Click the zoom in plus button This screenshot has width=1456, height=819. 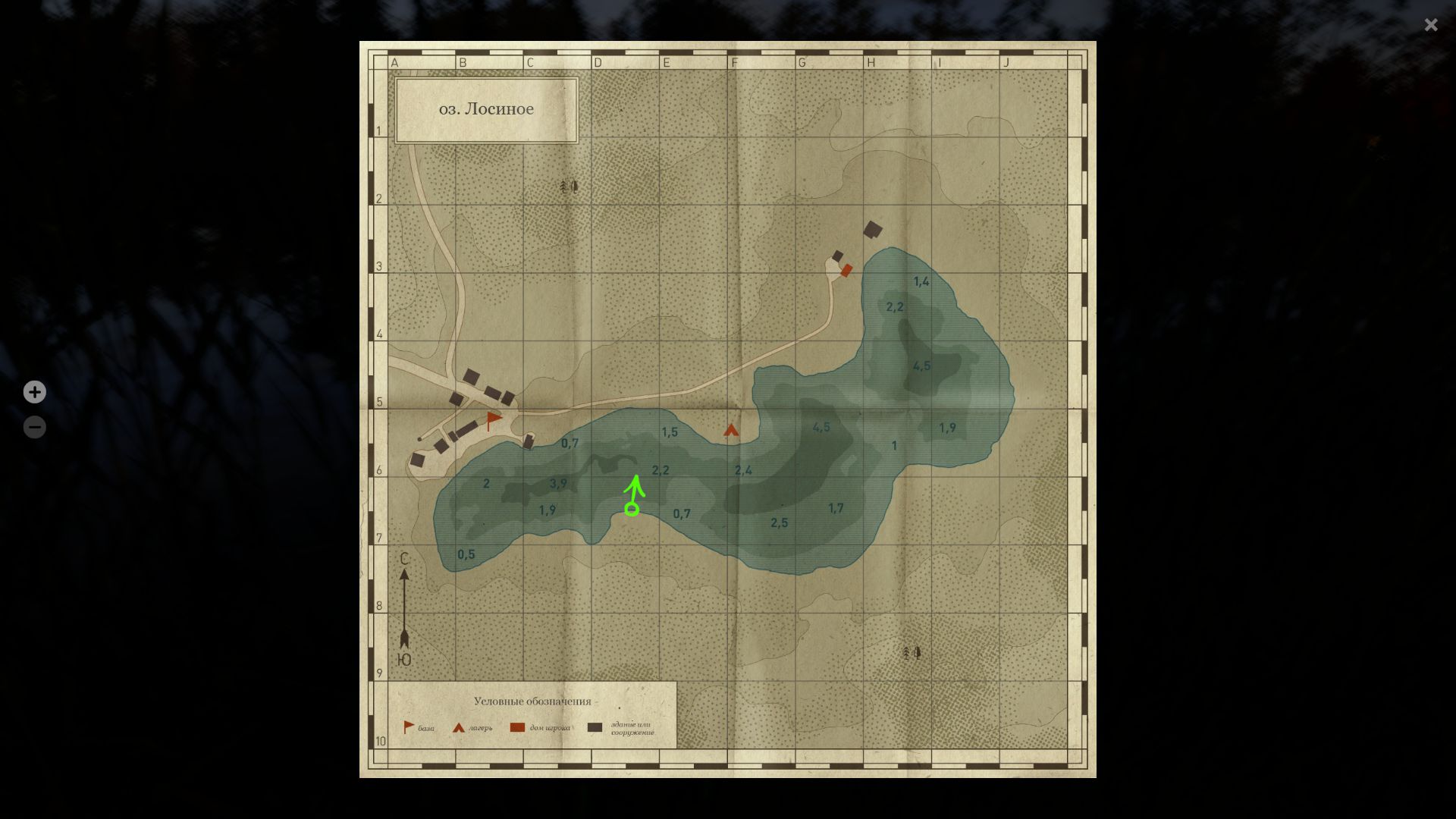(34, 392)
